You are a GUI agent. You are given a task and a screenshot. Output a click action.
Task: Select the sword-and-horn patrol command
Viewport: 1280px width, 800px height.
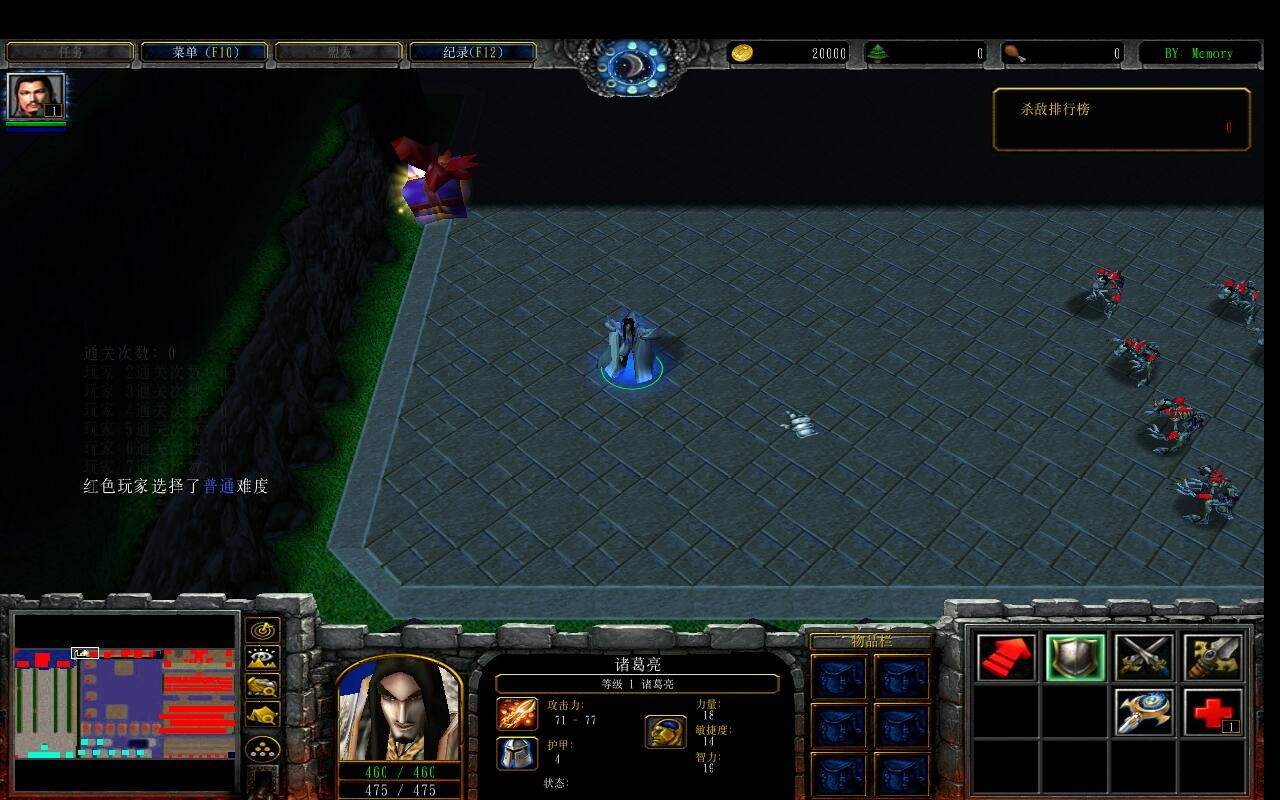click(1213, 658)
